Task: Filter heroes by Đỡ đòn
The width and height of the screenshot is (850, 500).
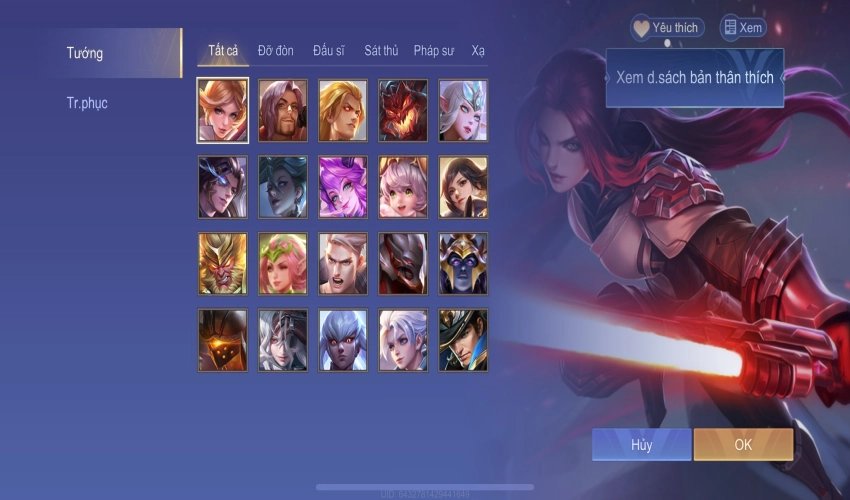Action: [x=276, y=50]
